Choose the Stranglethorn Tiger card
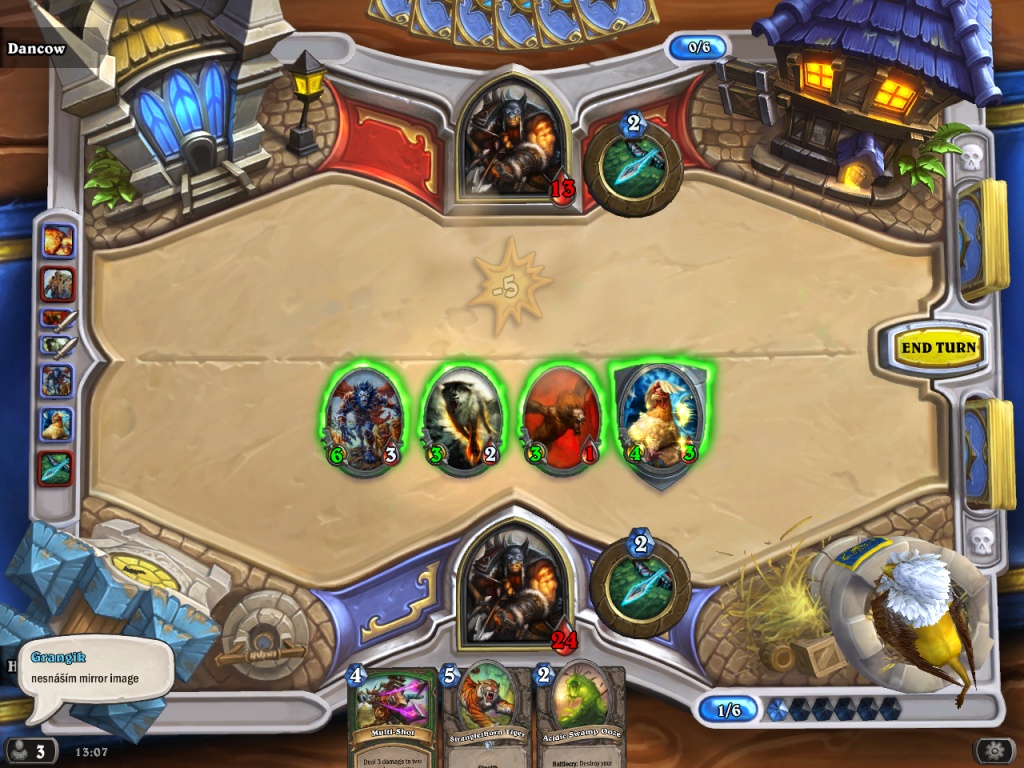Image resolution: width=1024 pixels, height=768 pixels. point(486,715)
